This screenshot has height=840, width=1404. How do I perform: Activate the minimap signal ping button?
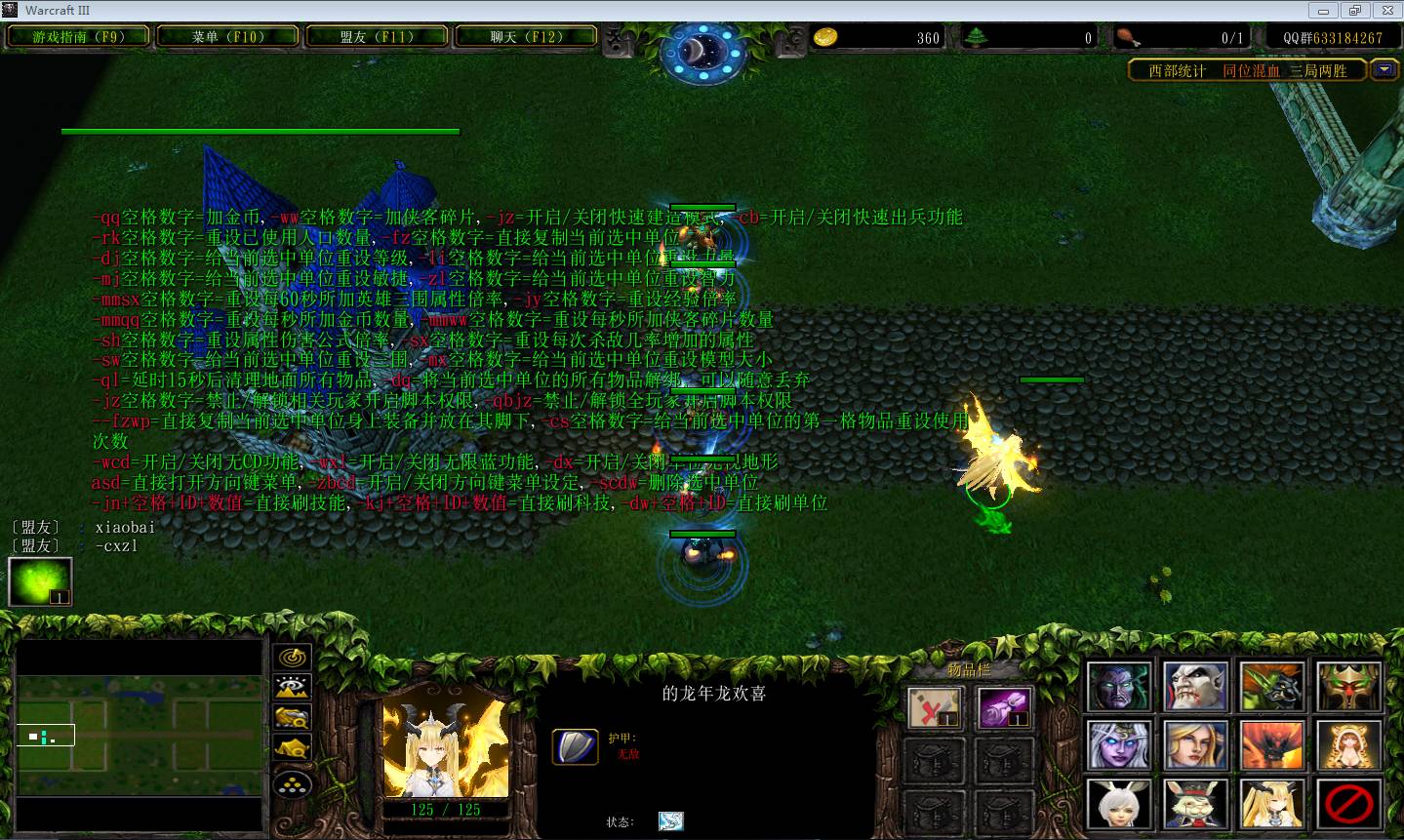tap(293, 658)
